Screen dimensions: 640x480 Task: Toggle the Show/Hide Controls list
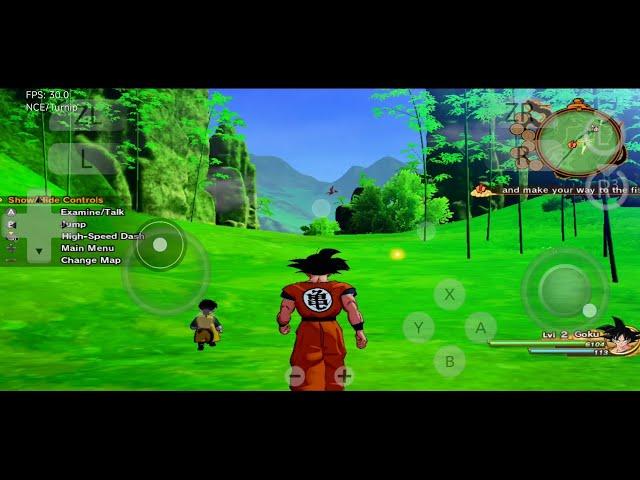pyautogui.click(x=56, y=200)
